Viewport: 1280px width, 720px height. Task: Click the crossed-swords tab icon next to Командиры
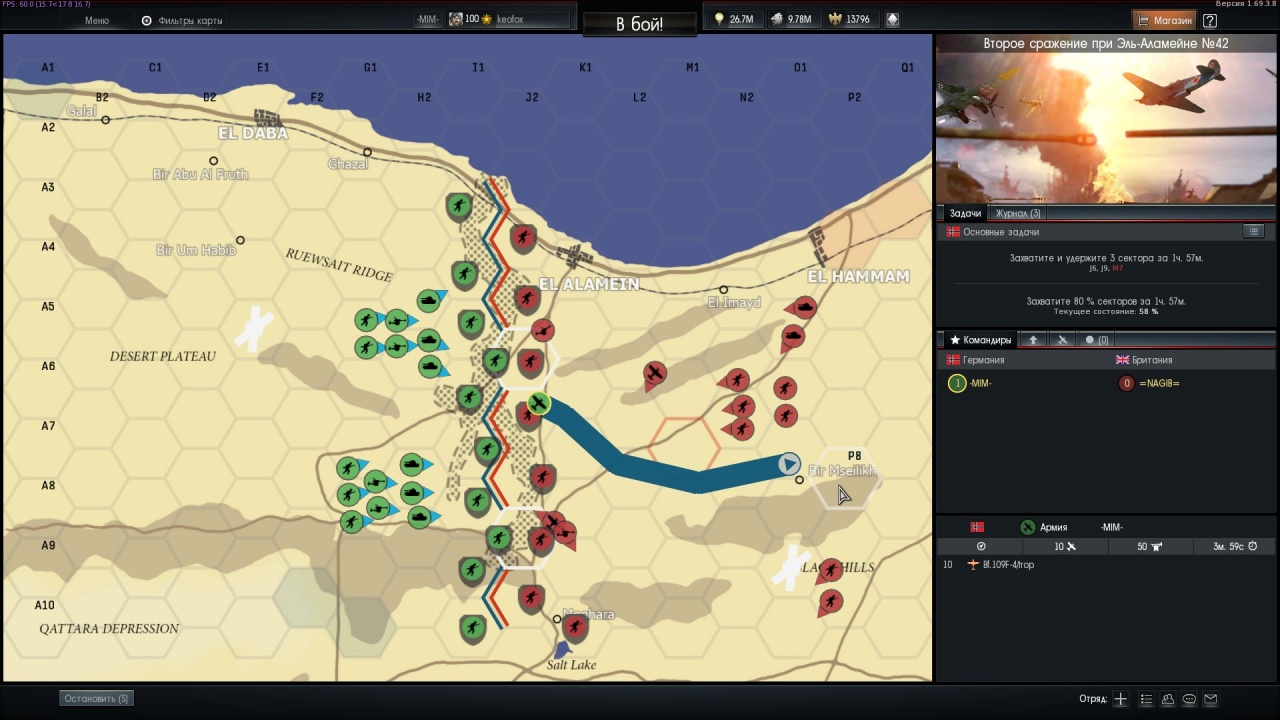(1062, 339)
